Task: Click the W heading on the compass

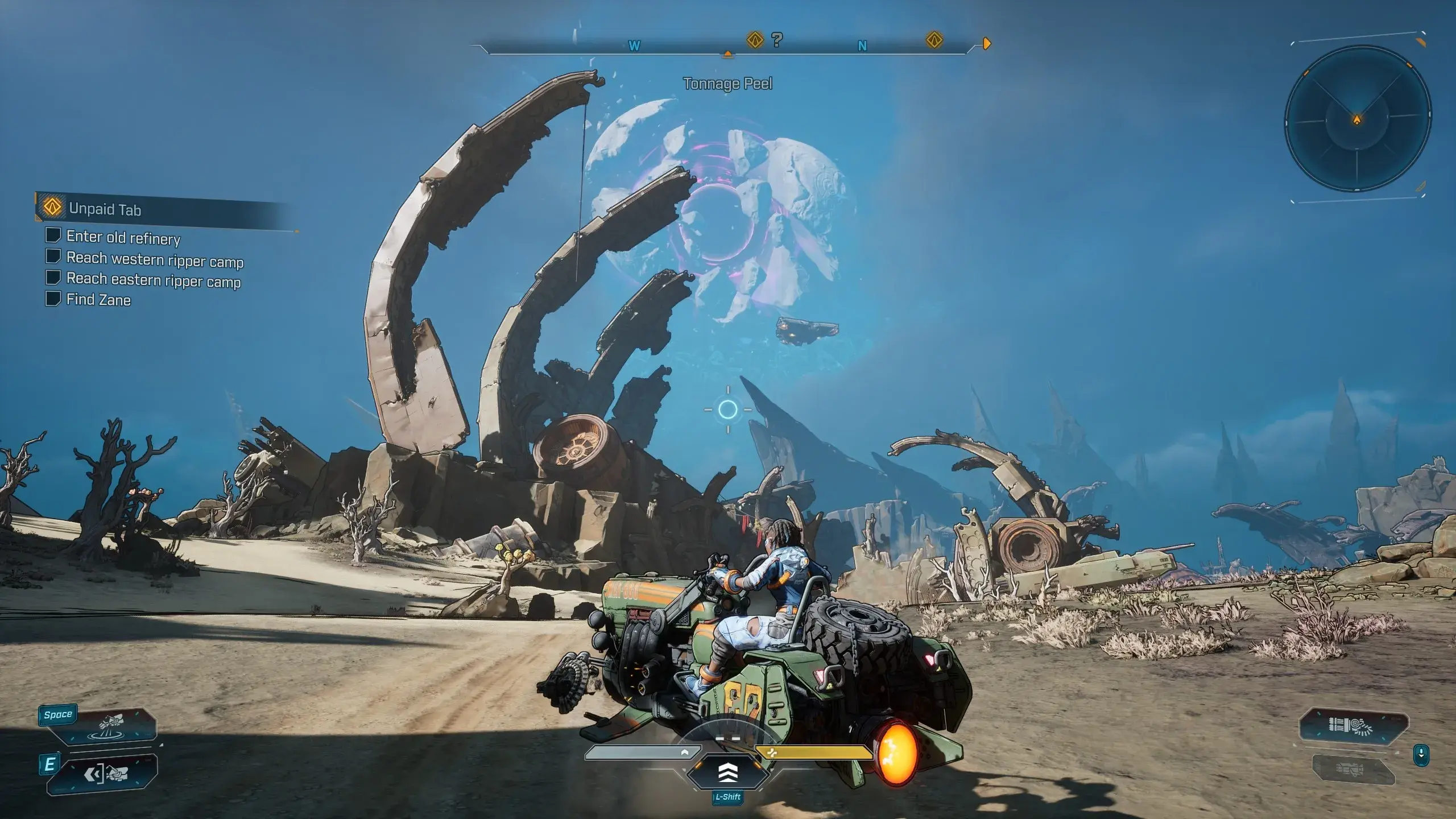Action: coord(634,46)
